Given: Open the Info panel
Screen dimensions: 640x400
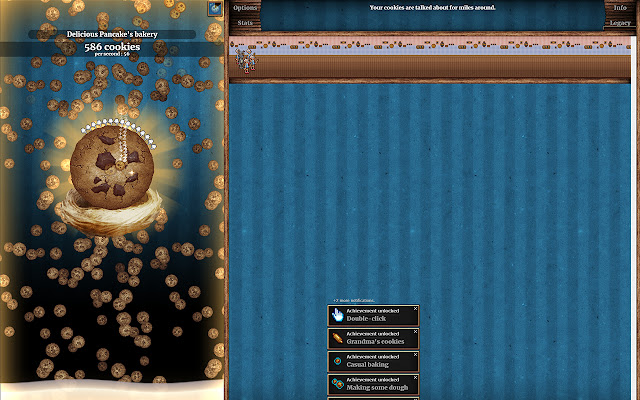Looking at the screenshot, I should (x=620, y=7).
